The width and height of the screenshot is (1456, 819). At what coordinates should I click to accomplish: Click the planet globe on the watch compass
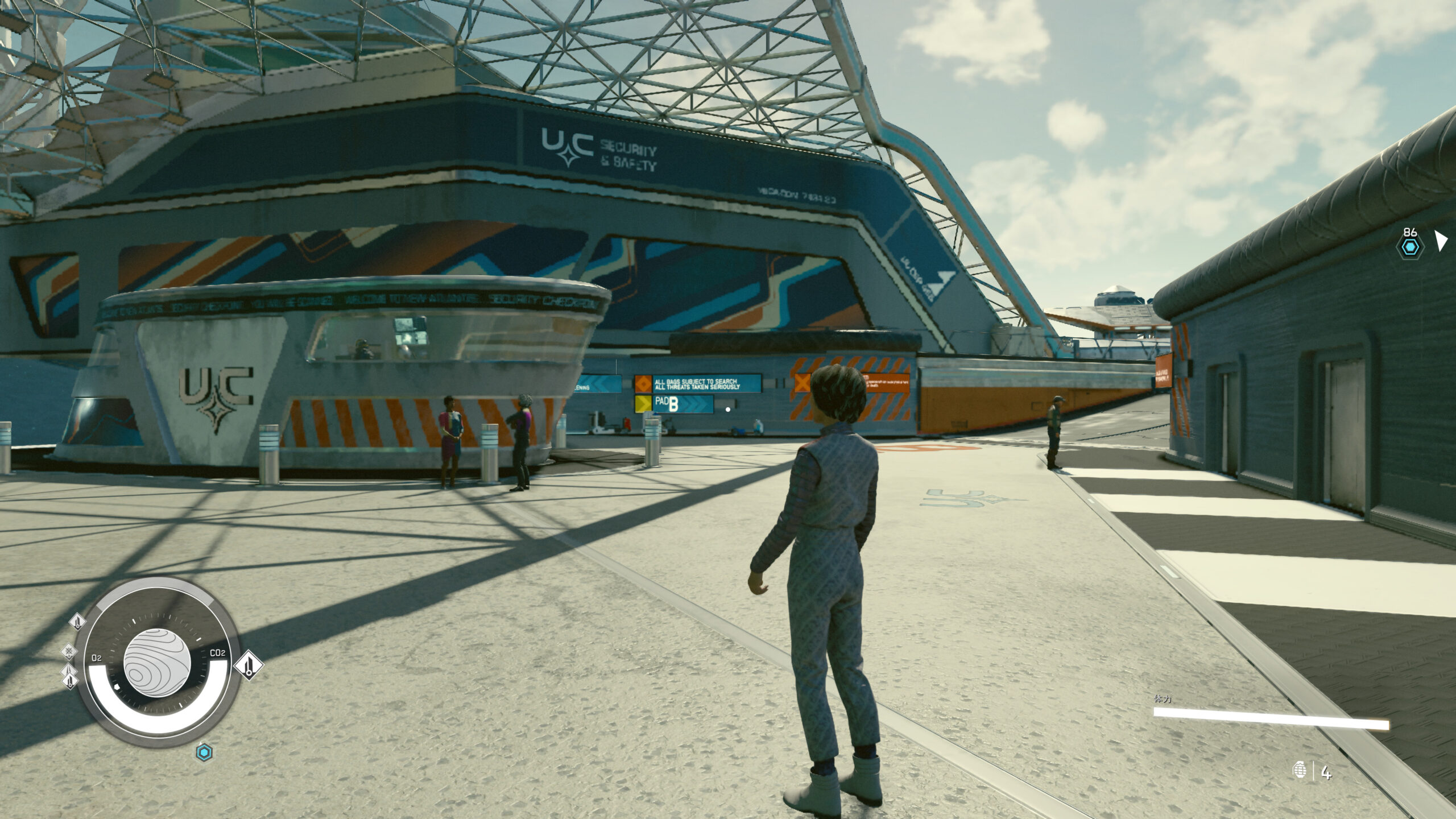(x=157, y=663)
